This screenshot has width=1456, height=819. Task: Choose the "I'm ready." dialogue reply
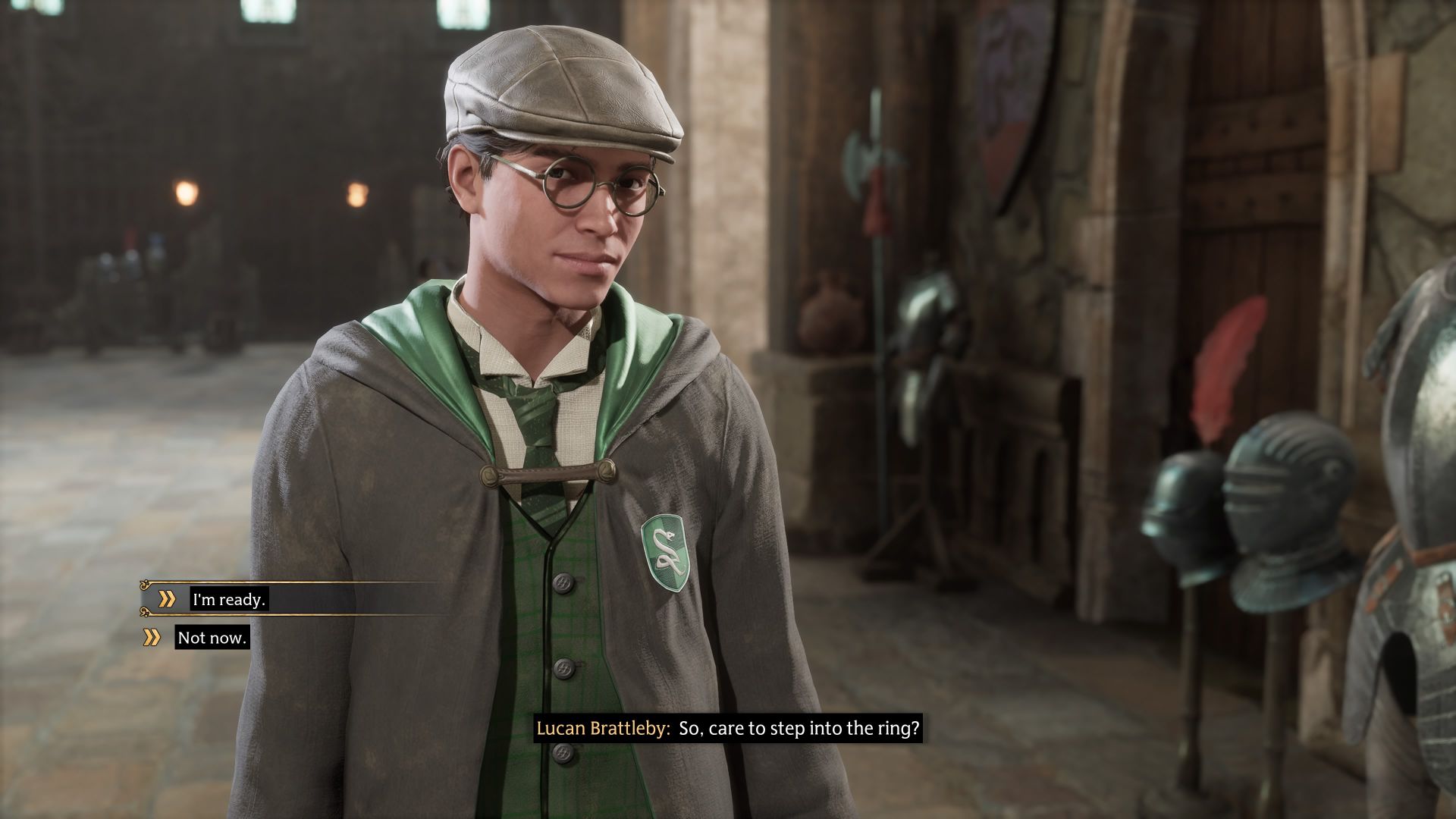229,600
